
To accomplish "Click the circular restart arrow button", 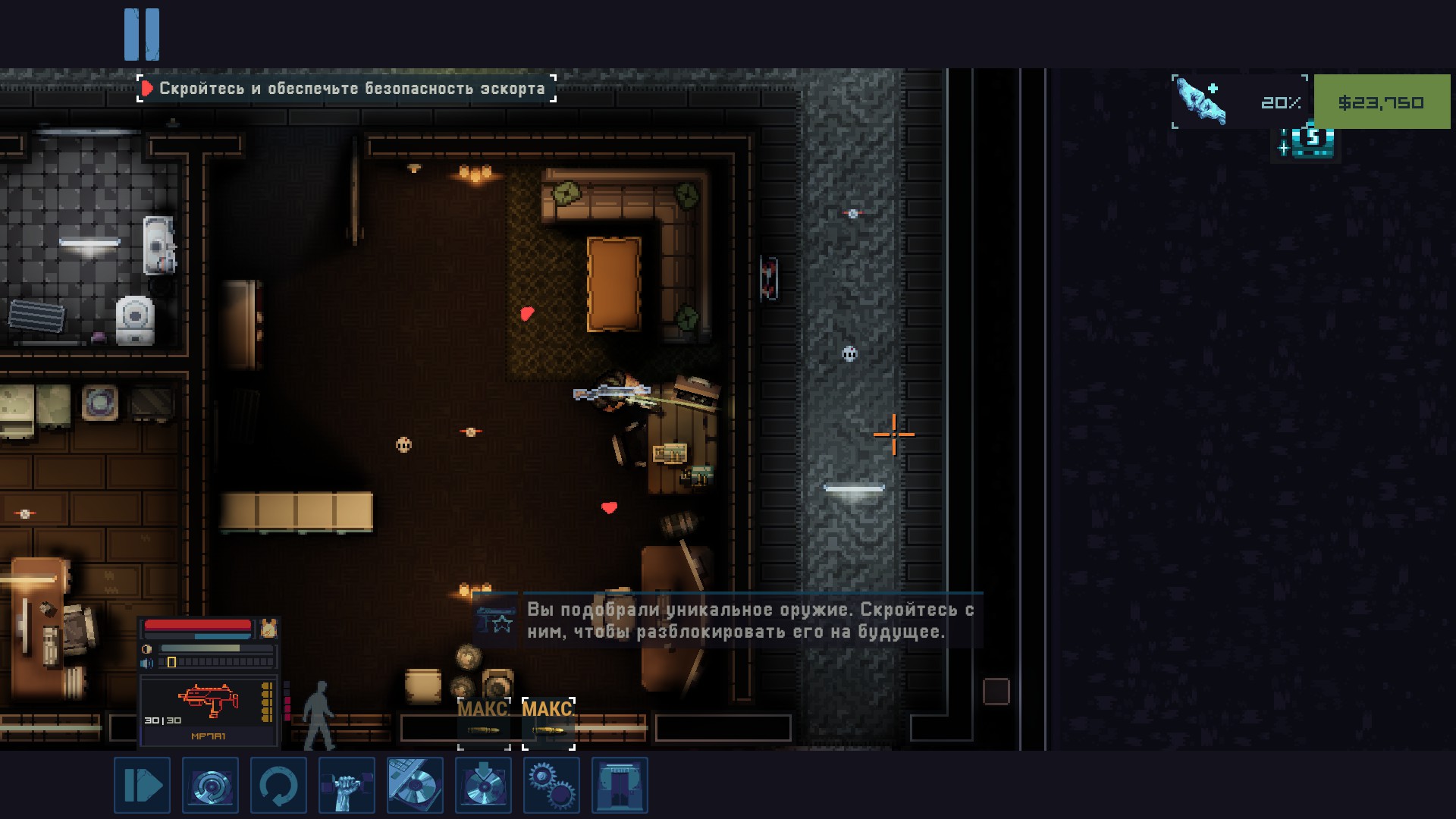I will click(278, 785).
